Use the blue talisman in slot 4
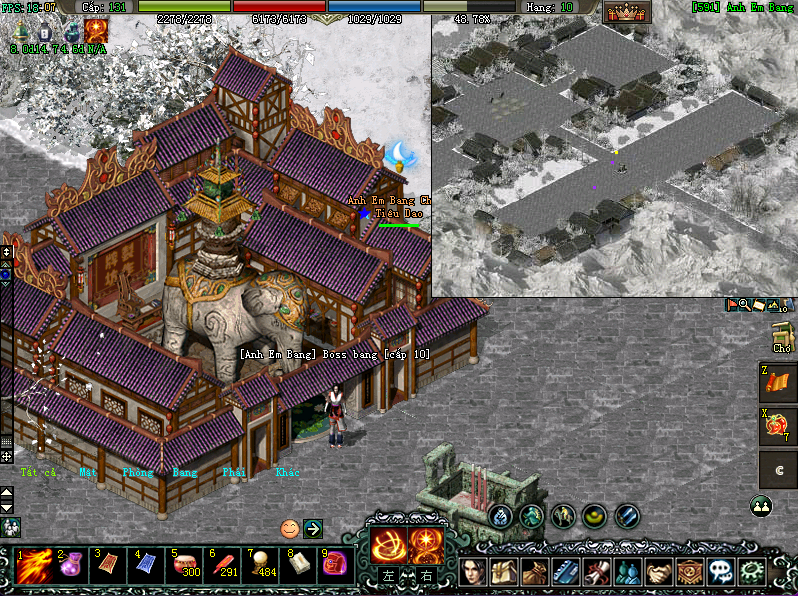The height and width of the screenshot is (596, 798). point(146,568)
